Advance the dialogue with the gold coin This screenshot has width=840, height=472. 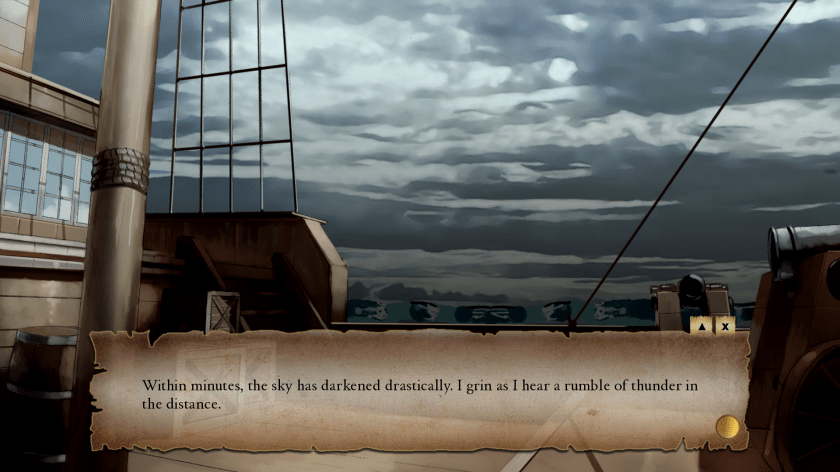coord(727,427)
